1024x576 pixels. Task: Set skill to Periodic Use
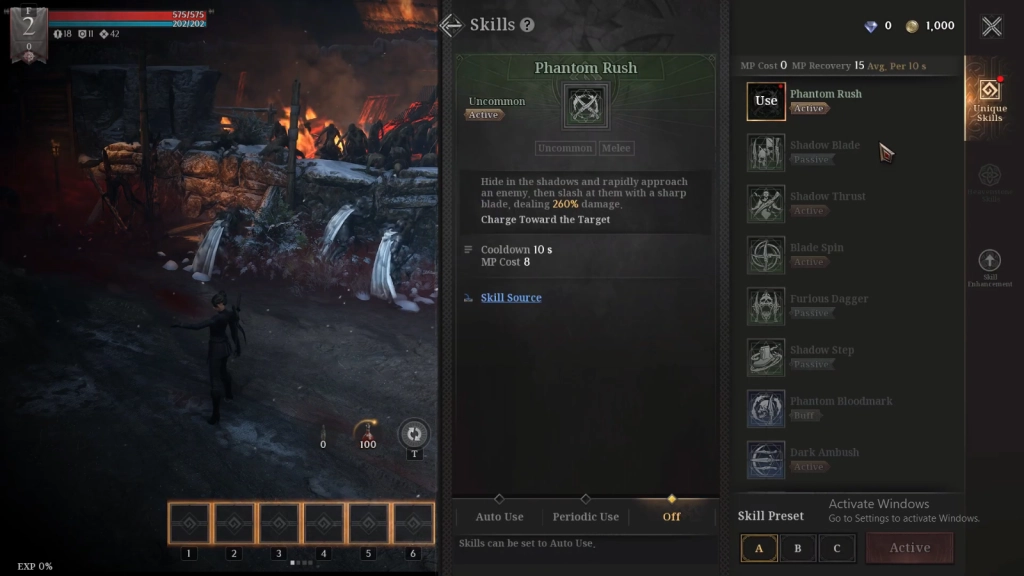(585, 516)
